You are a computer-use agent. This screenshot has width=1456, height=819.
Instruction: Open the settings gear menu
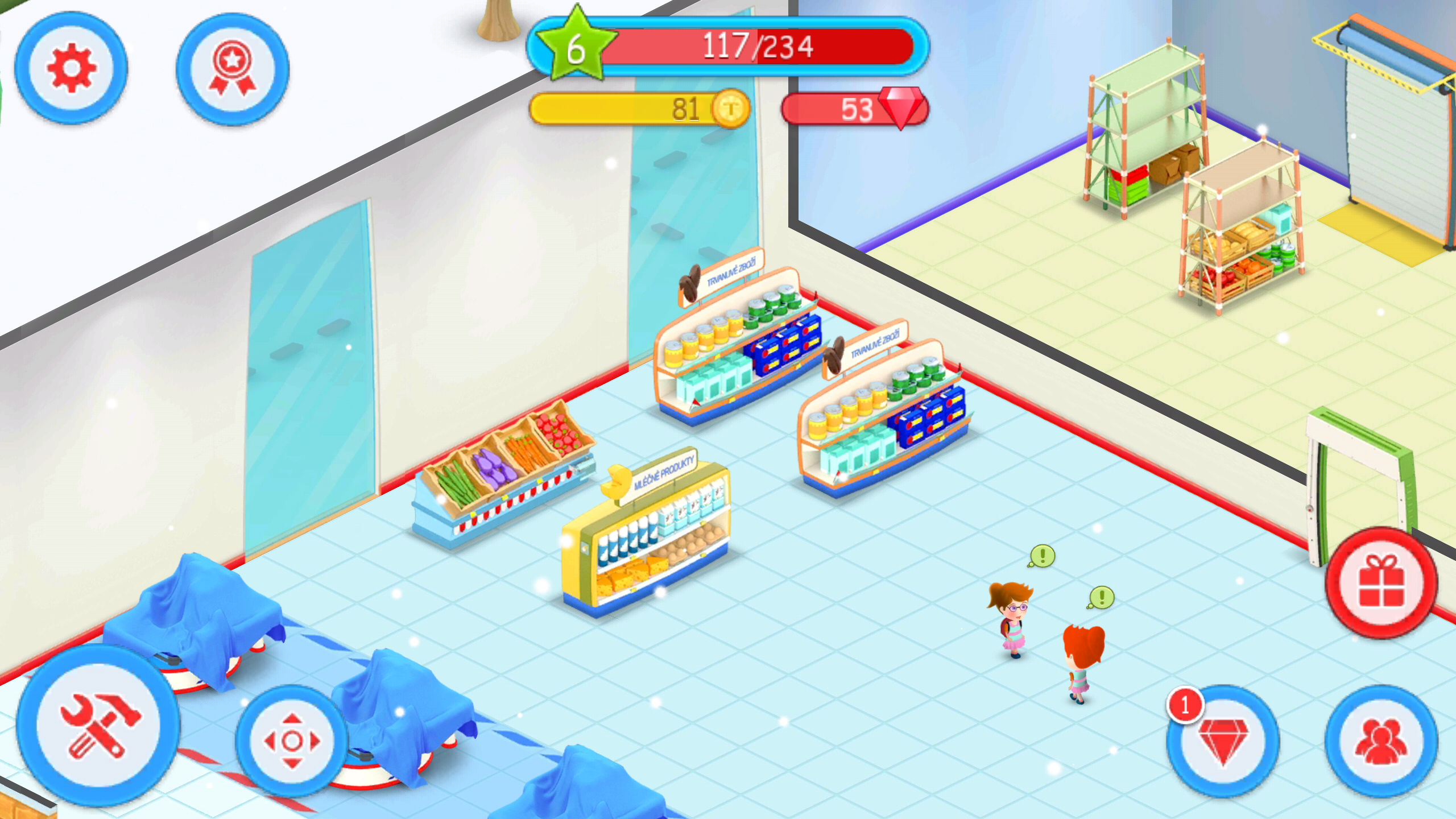point(71,68)
